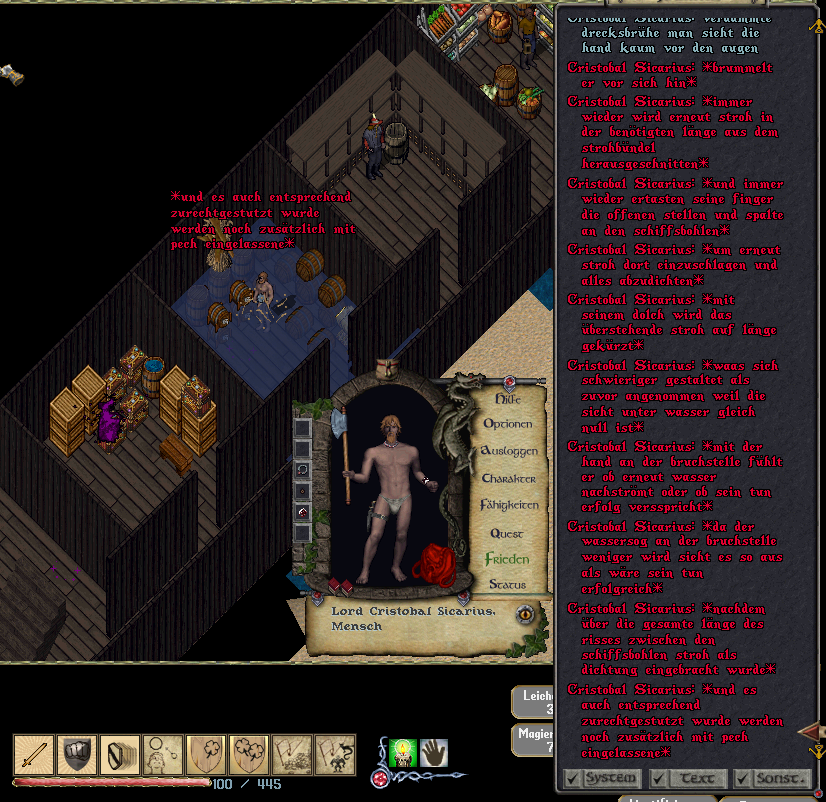This screenshot has width=826, height=802.
Task: Toggle the Sonst. message filter
Action: 770,777
